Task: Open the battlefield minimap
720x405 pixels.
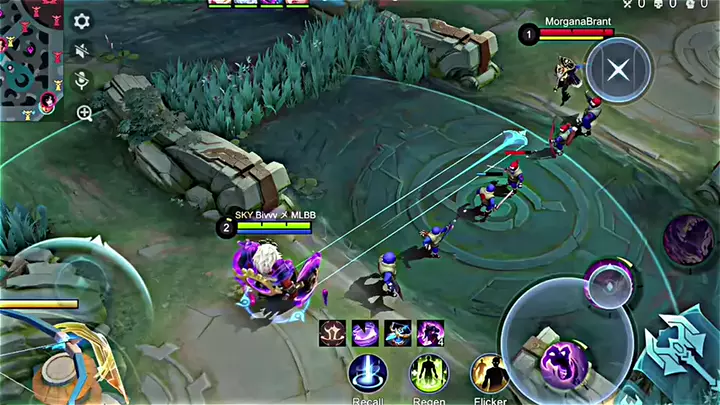Action: 32,58
